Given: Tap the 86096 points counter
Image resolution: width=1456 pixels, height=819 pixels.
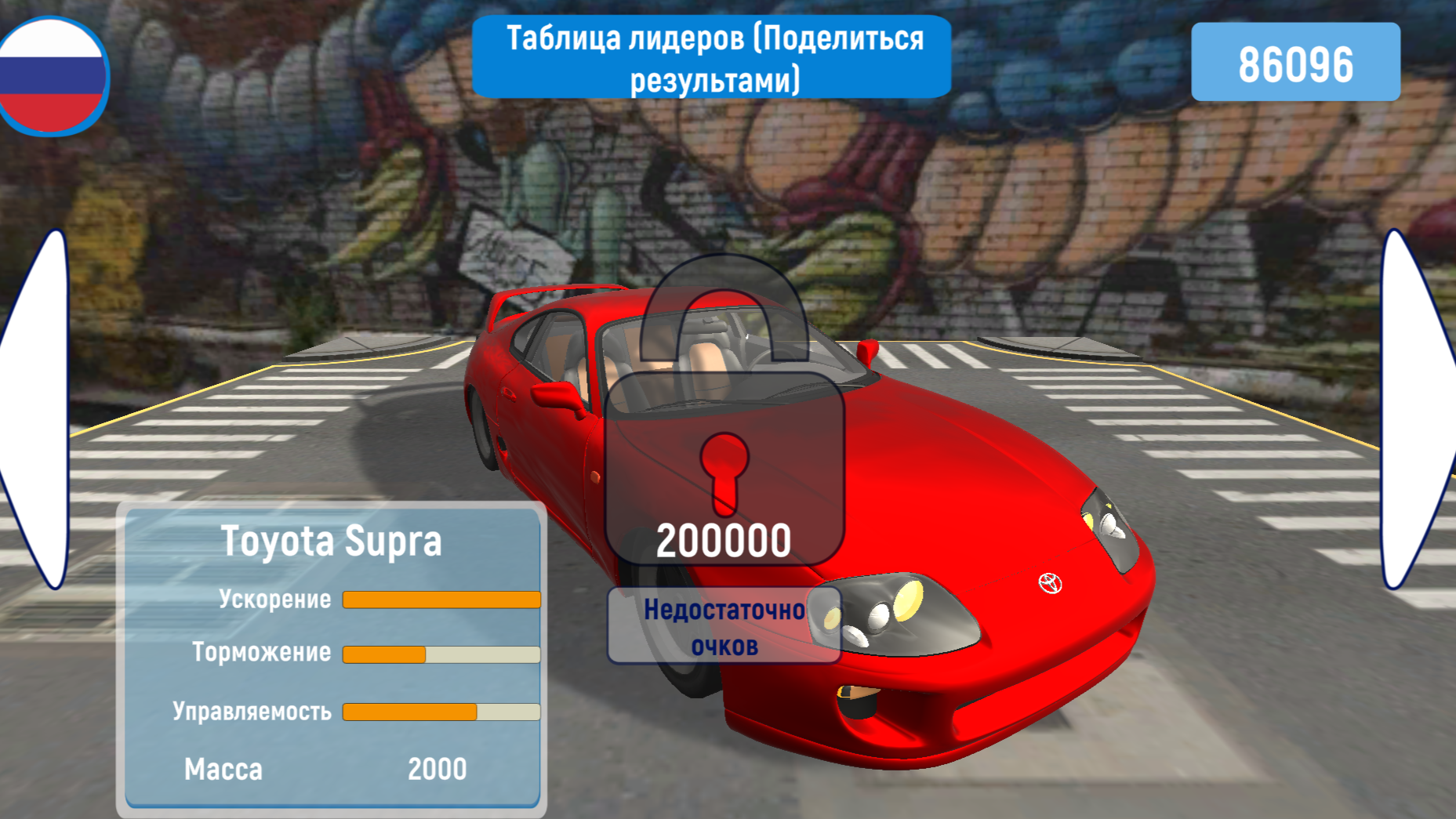Looking at the screenshot, I should click(x=1296, y=64).
